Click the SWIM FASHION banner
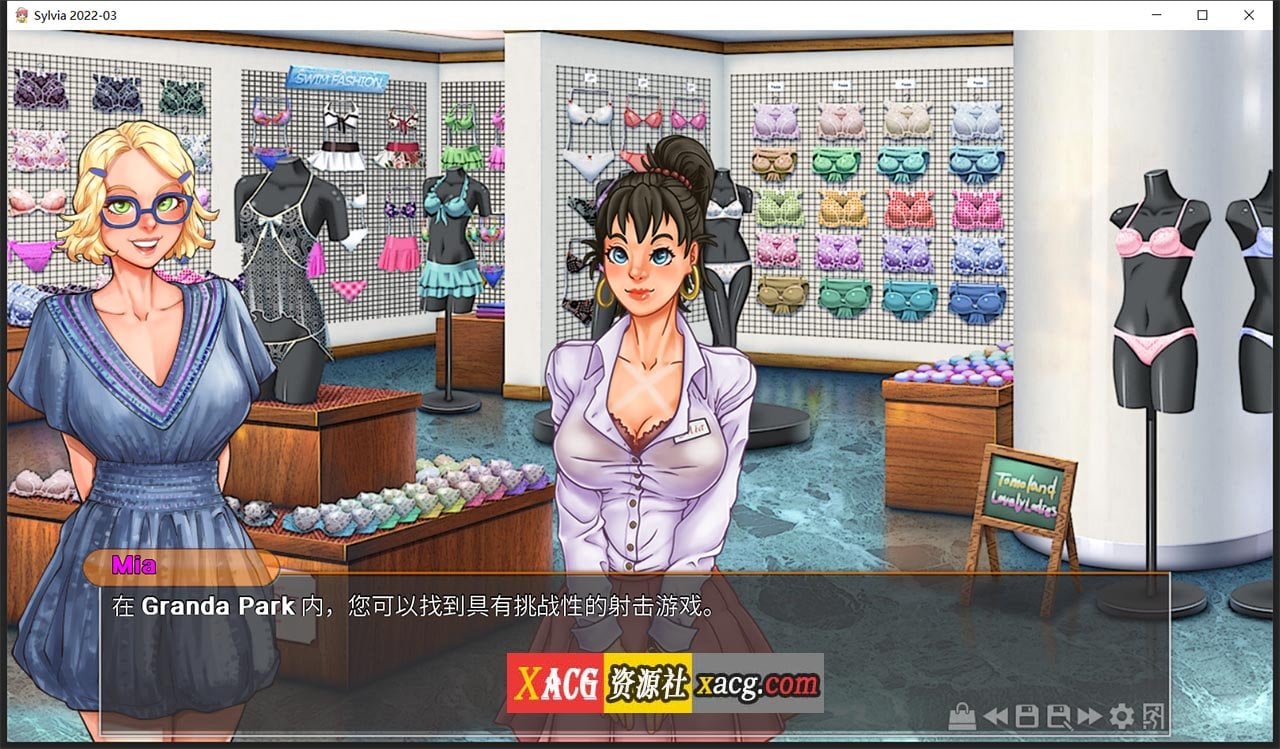The image size is (1280, 749). 339,78
